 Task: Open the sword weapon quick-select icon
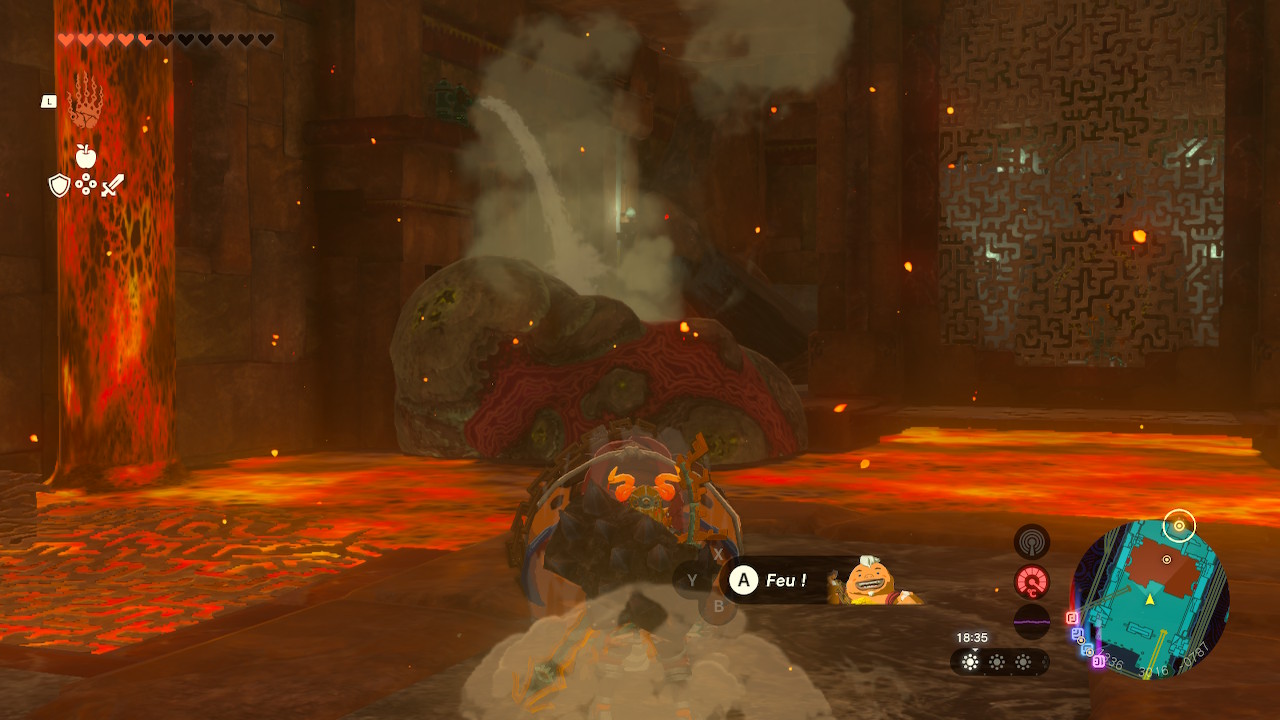click(x=112, y=185)
